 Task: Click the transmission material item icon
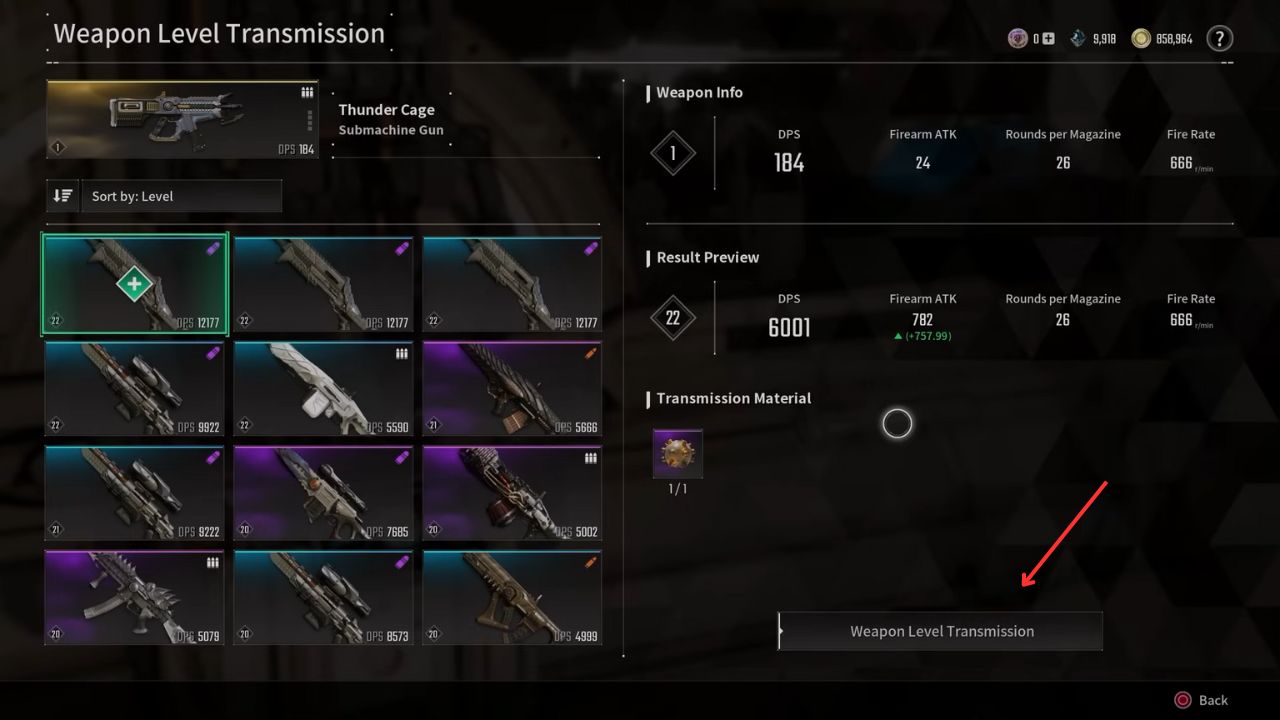click(x=678, y=455)
